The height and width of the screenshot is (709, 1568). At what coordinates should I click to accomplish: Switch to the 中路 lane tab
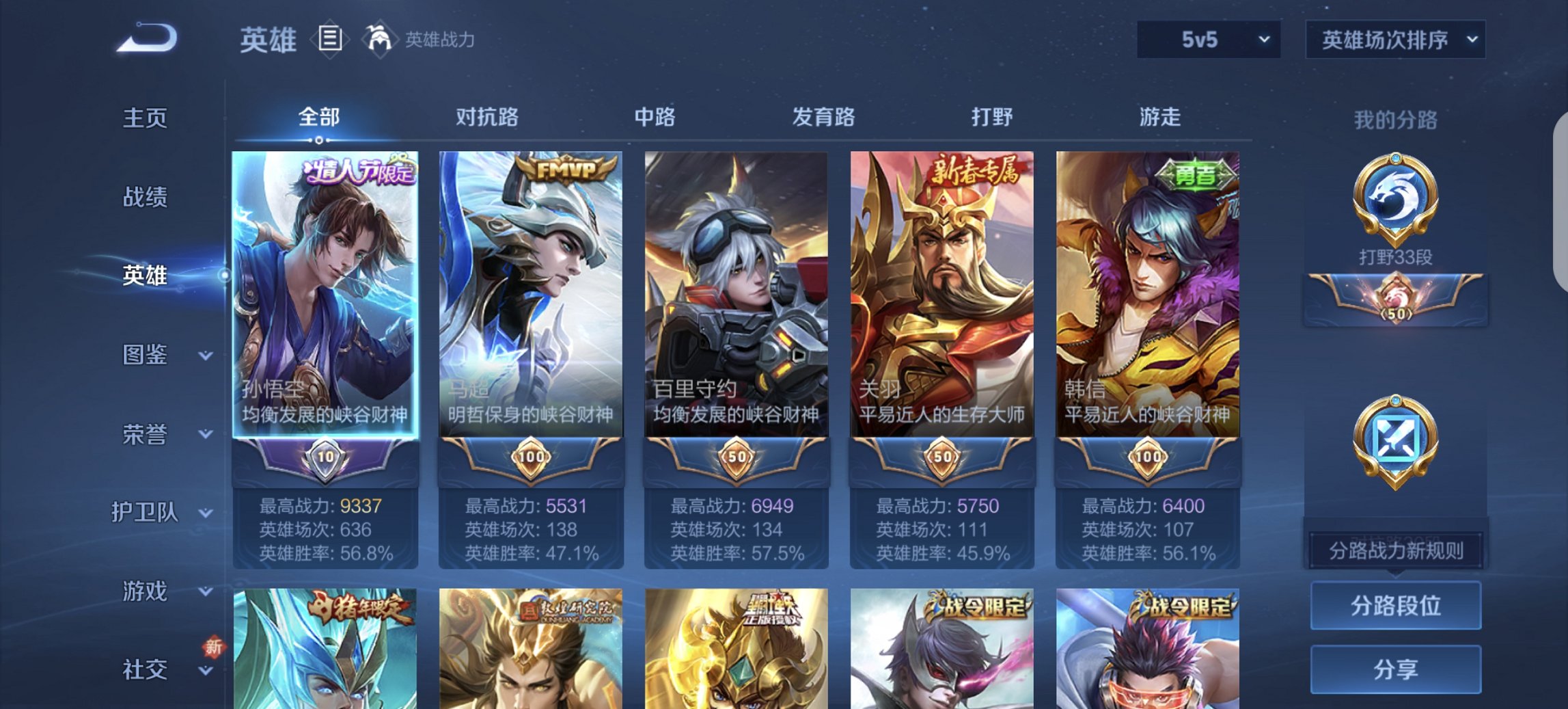[655, 118]
